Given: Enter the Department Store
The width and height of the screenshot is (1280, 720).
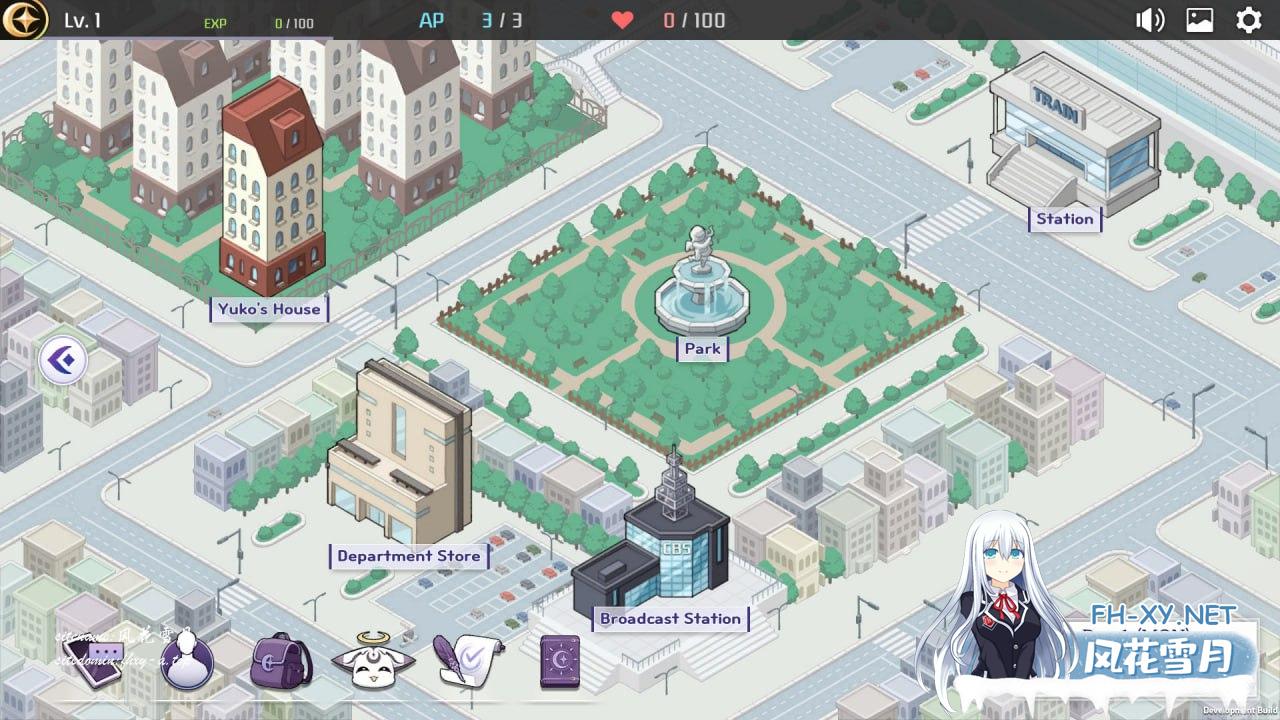Looking at the screenshot, I should coord(408,556).
